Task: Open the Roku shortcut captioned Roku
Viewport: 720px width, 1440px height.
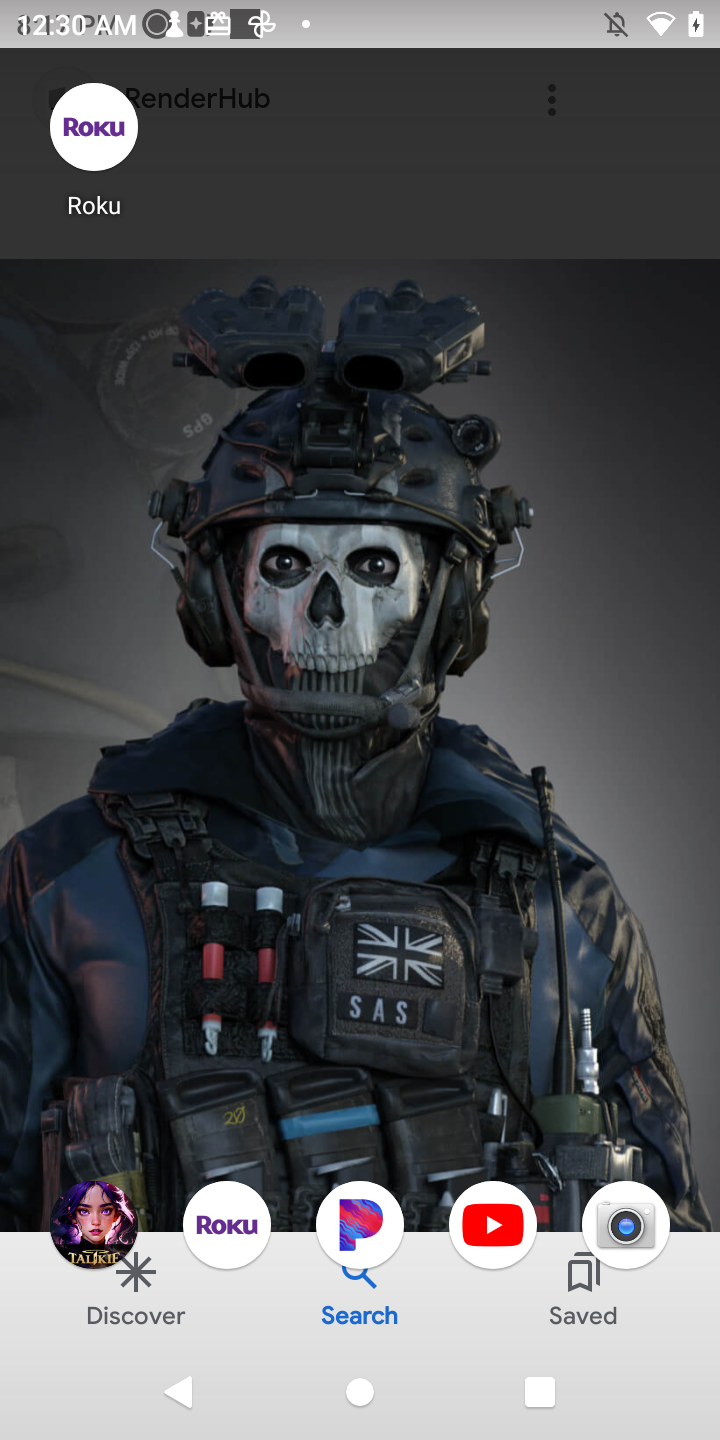Action: pyautogui.click(x=94, y=128)
